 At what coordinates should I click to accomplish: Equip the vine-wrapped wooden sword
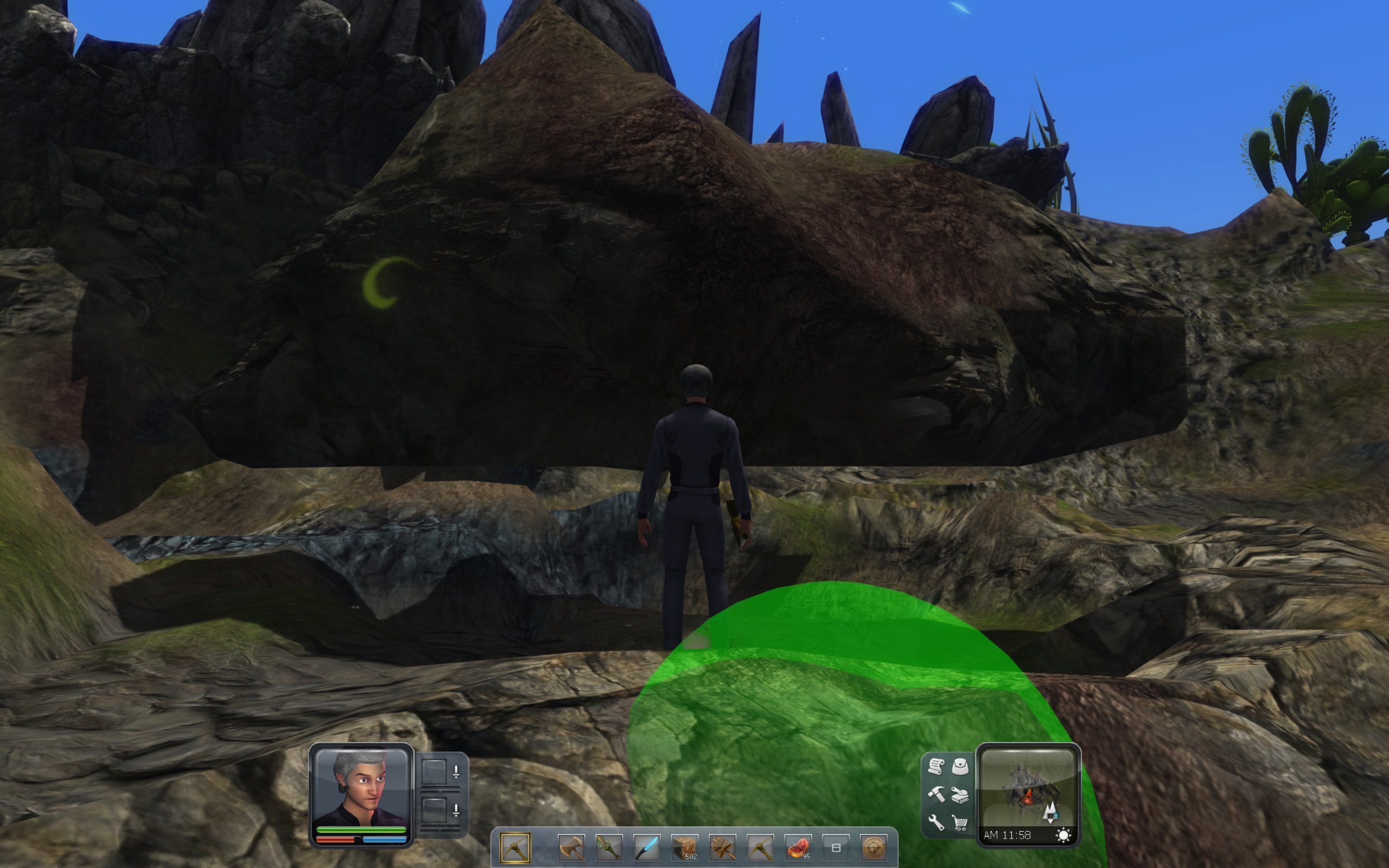click(x=609, y=848)
